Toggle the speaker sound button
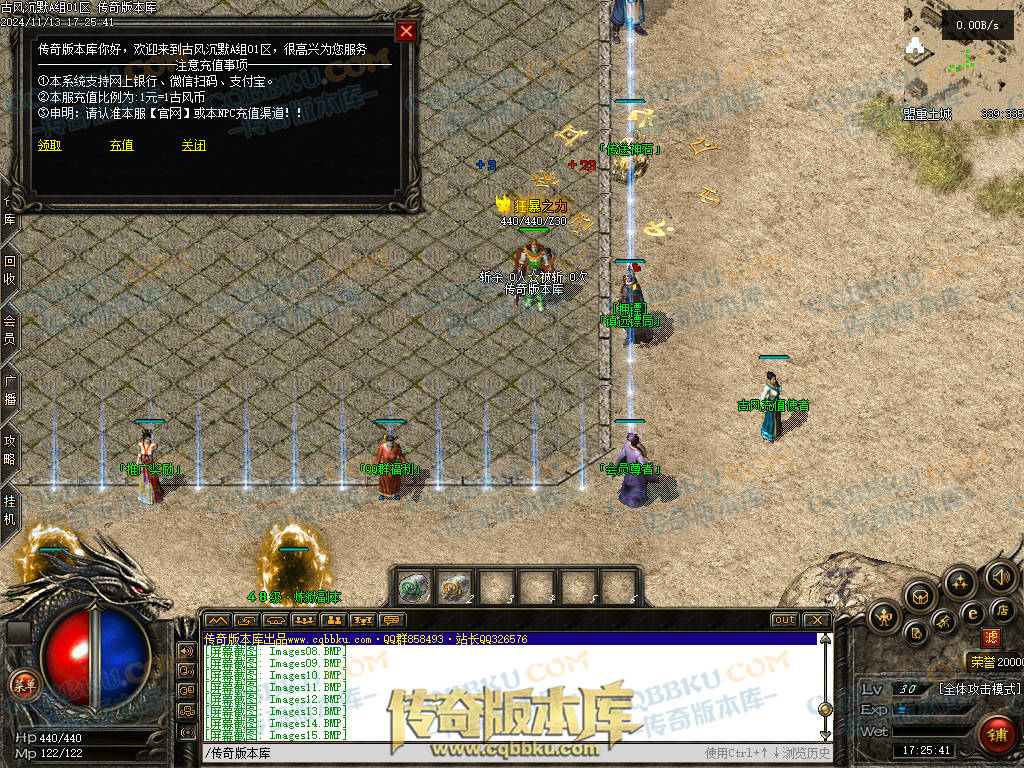Viewport: 1024px width, 768px height. tap(1000, 576)
